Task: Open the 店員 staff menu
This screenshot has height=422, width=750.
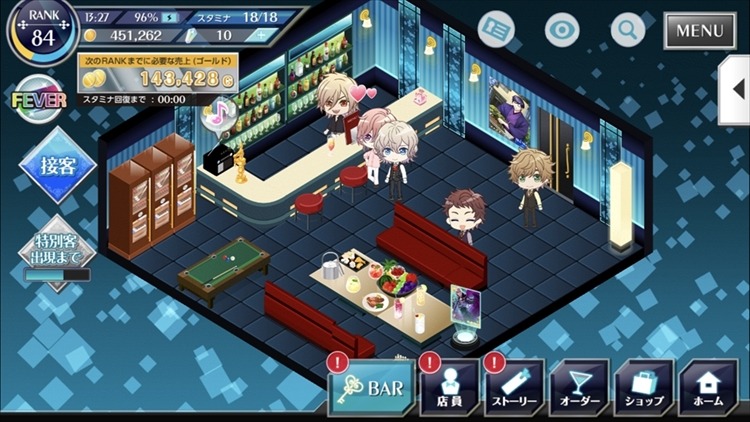Action: (x=448, y=389)
